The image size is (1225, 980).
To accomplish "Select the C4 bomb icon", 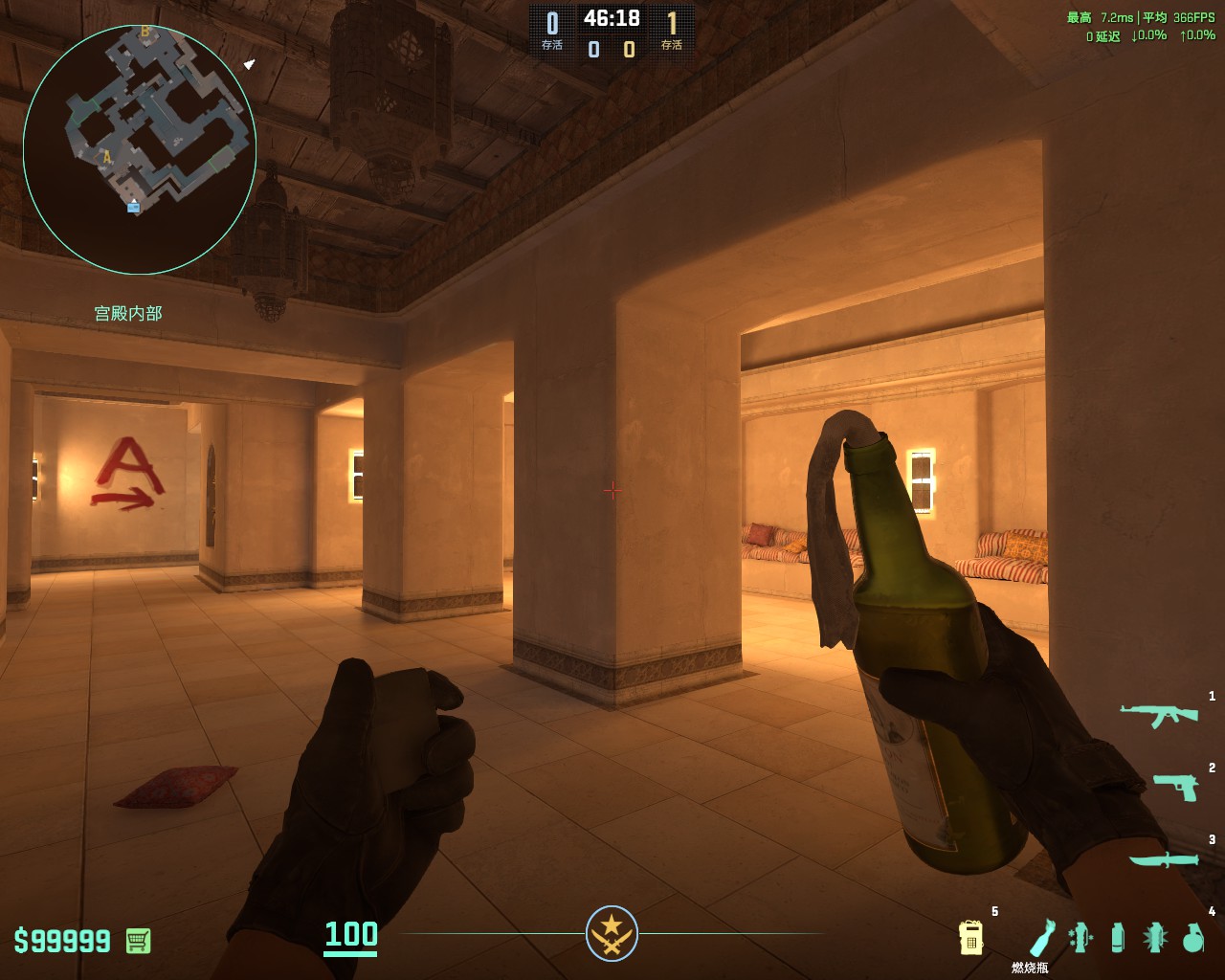I will pyautogui.click(x=970, y=938).
